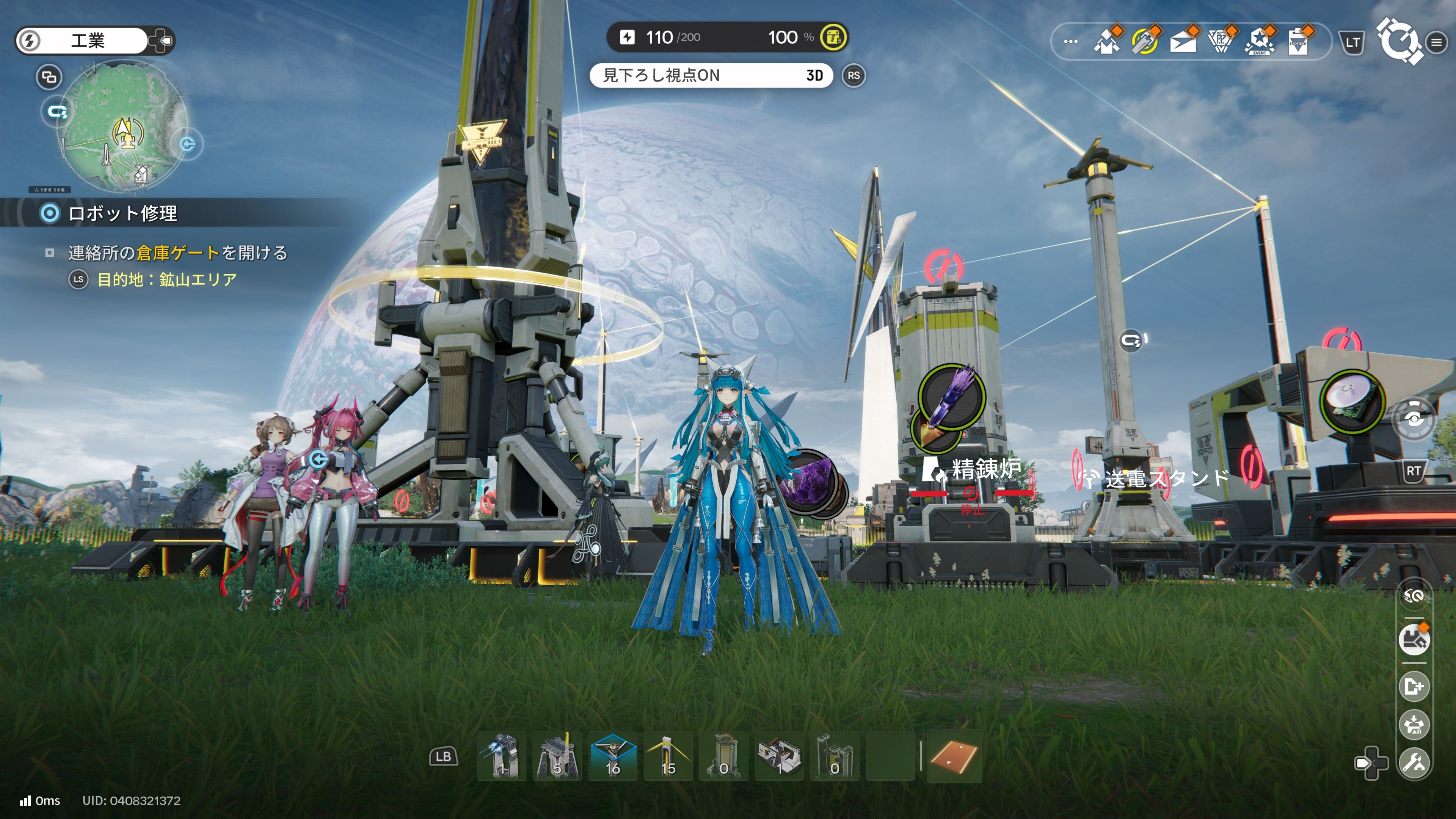
Task: Select the hotbar building with count 16
Action: click(613, 756)
